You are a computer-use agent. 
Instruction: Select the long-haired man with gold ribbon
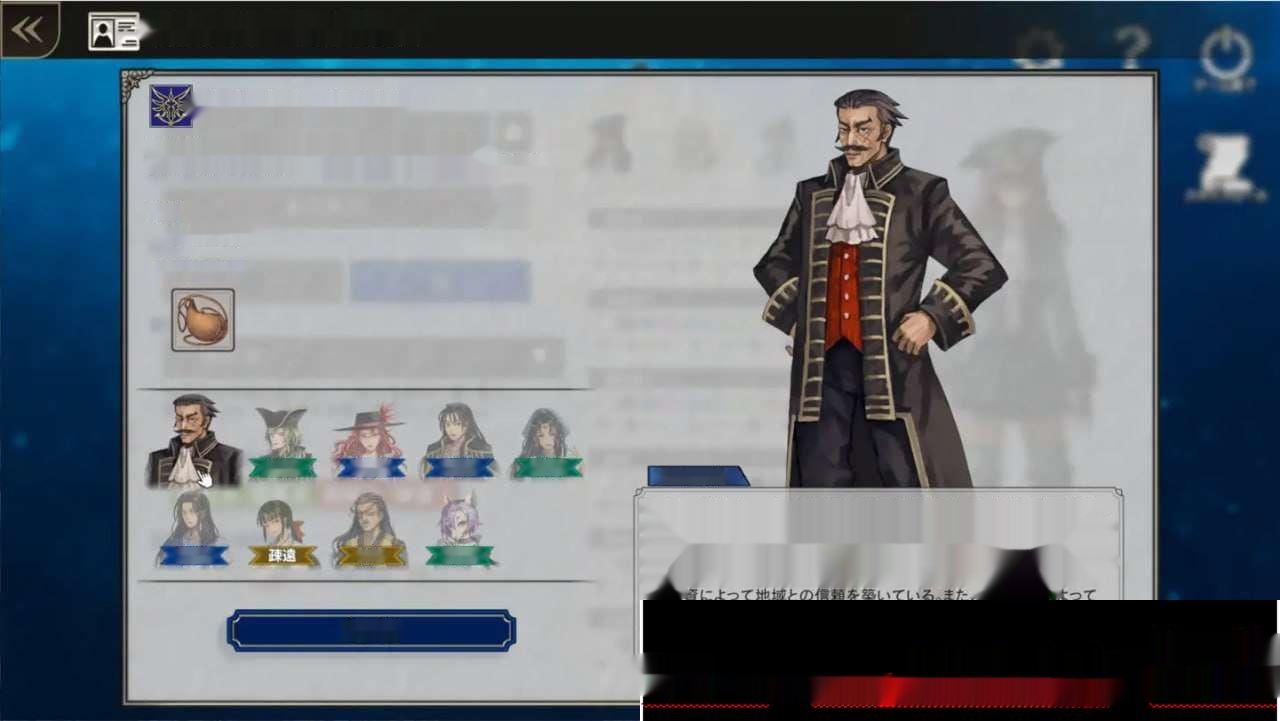370,520
